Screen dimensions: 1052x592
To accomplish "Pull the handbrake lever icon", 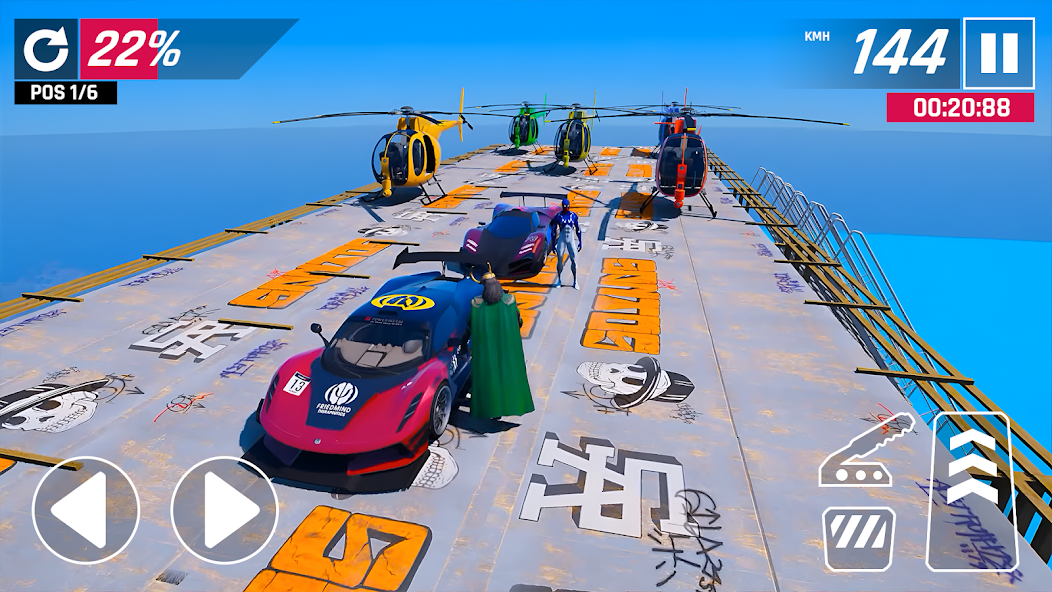I will [865, 452].
